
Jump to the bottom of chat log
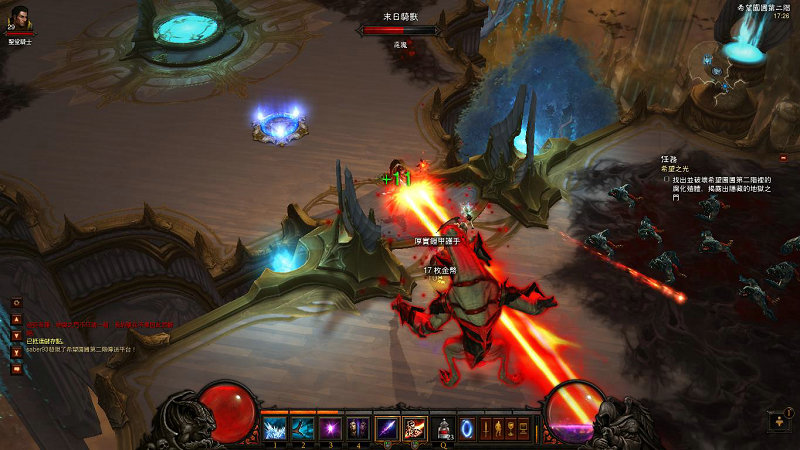tap(16, 352)
